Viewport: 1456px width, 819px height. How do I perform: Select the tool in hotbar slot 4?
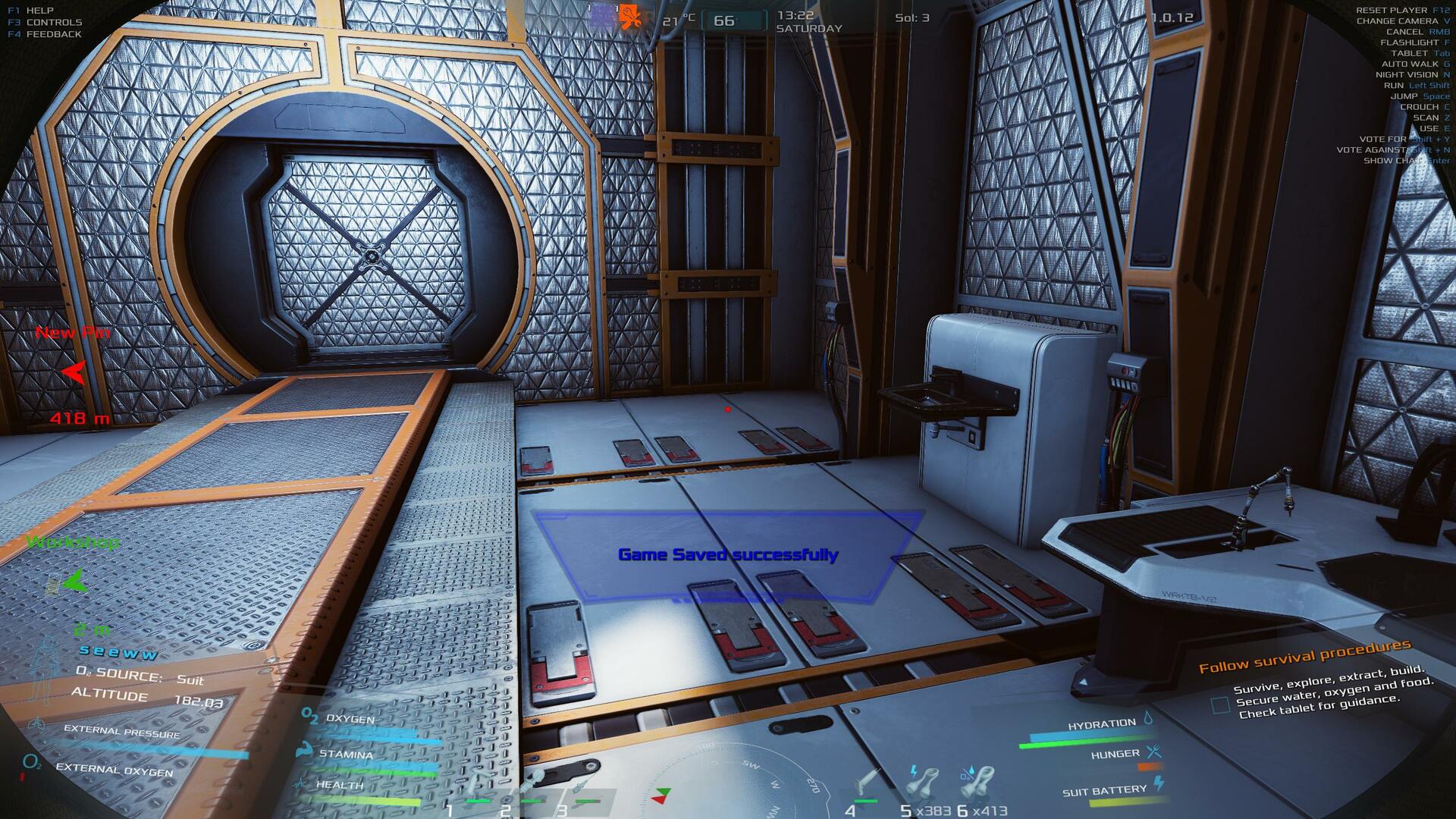(x=867, y=783)
